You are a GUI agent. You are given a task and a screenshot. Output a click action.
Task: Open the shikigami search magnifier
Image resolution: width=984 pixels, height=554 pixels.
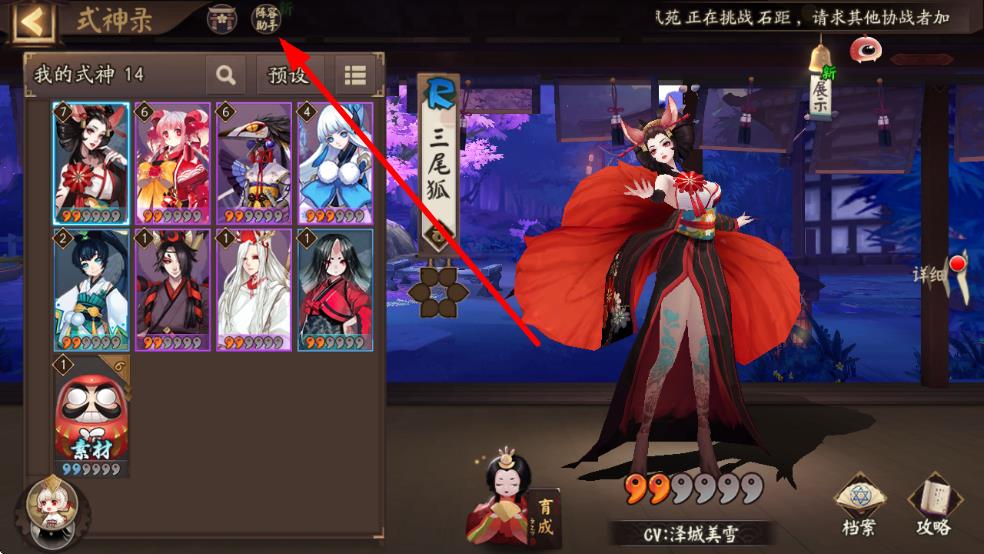pyautogui.click(x=226, y=75)
